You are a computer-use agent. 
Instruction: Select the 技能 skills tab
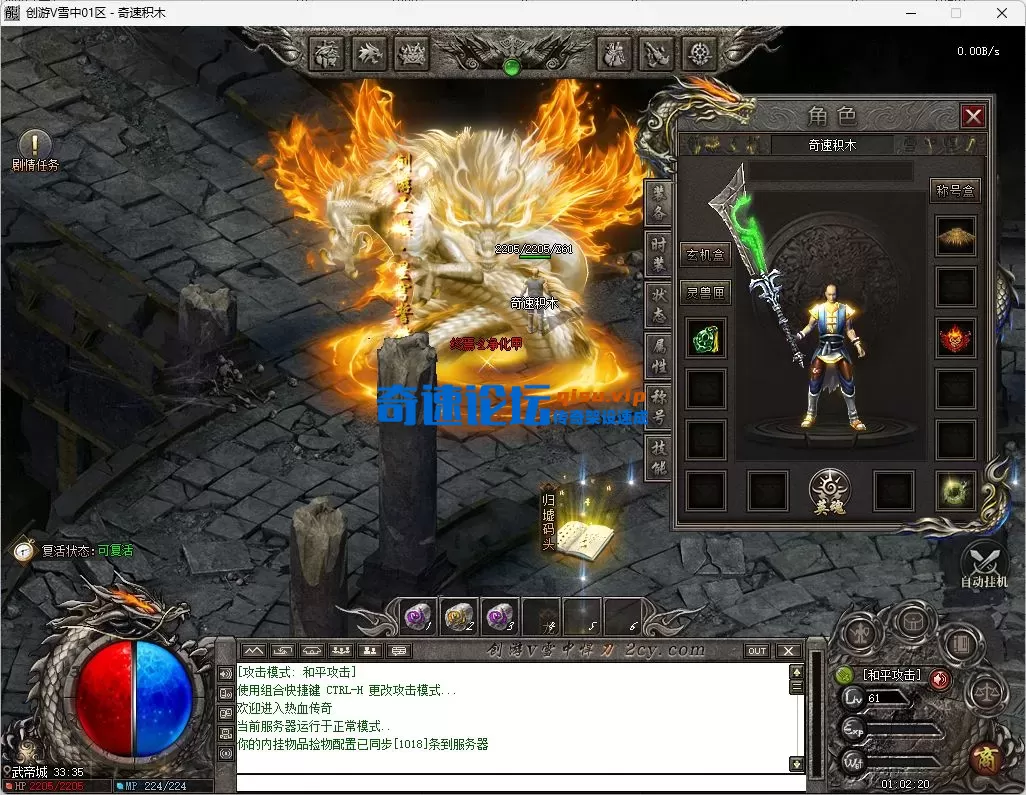(658, 455)
